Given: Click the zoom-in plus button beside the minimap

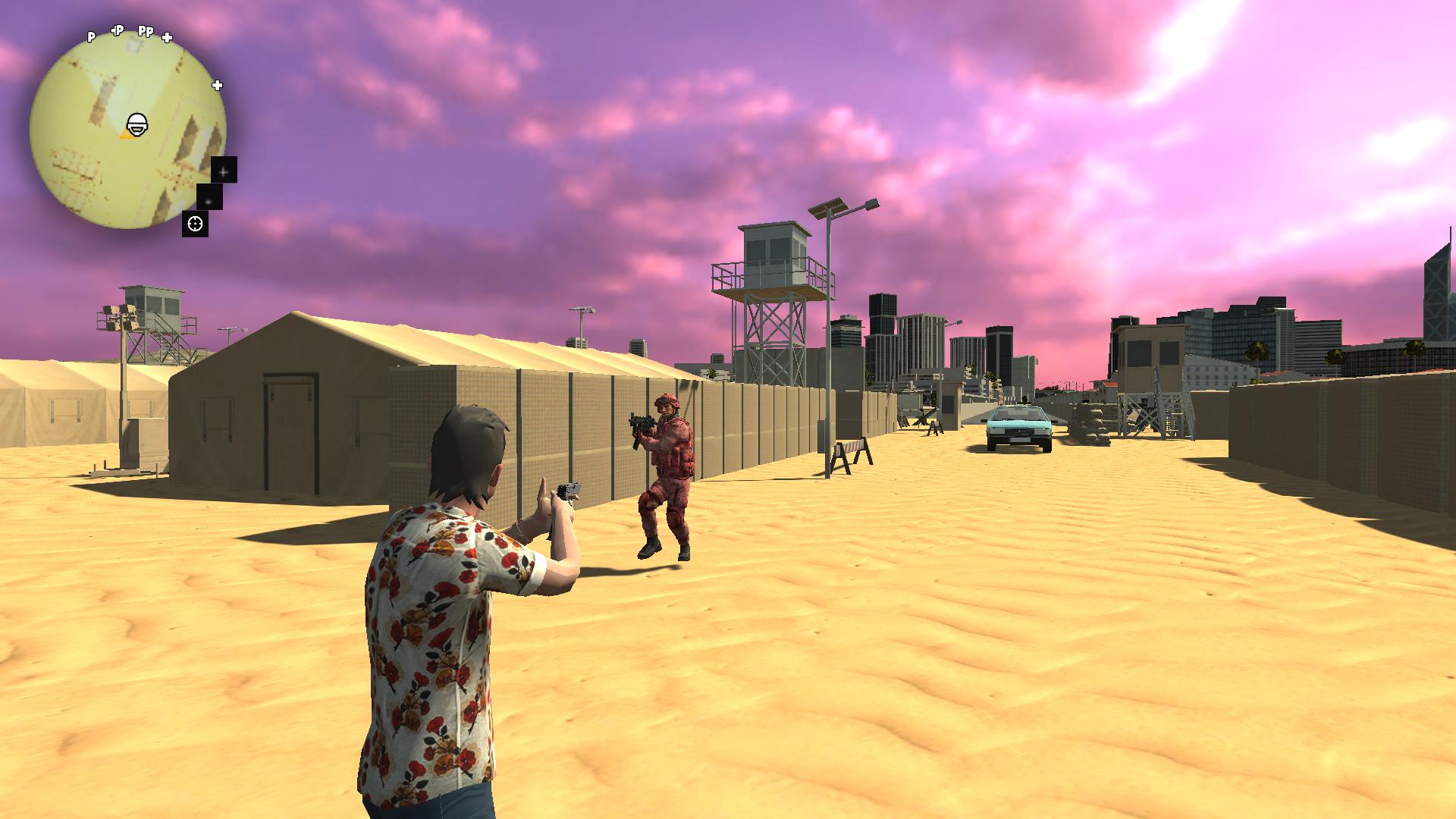Looking at the screenshot, I should (223, 172).
